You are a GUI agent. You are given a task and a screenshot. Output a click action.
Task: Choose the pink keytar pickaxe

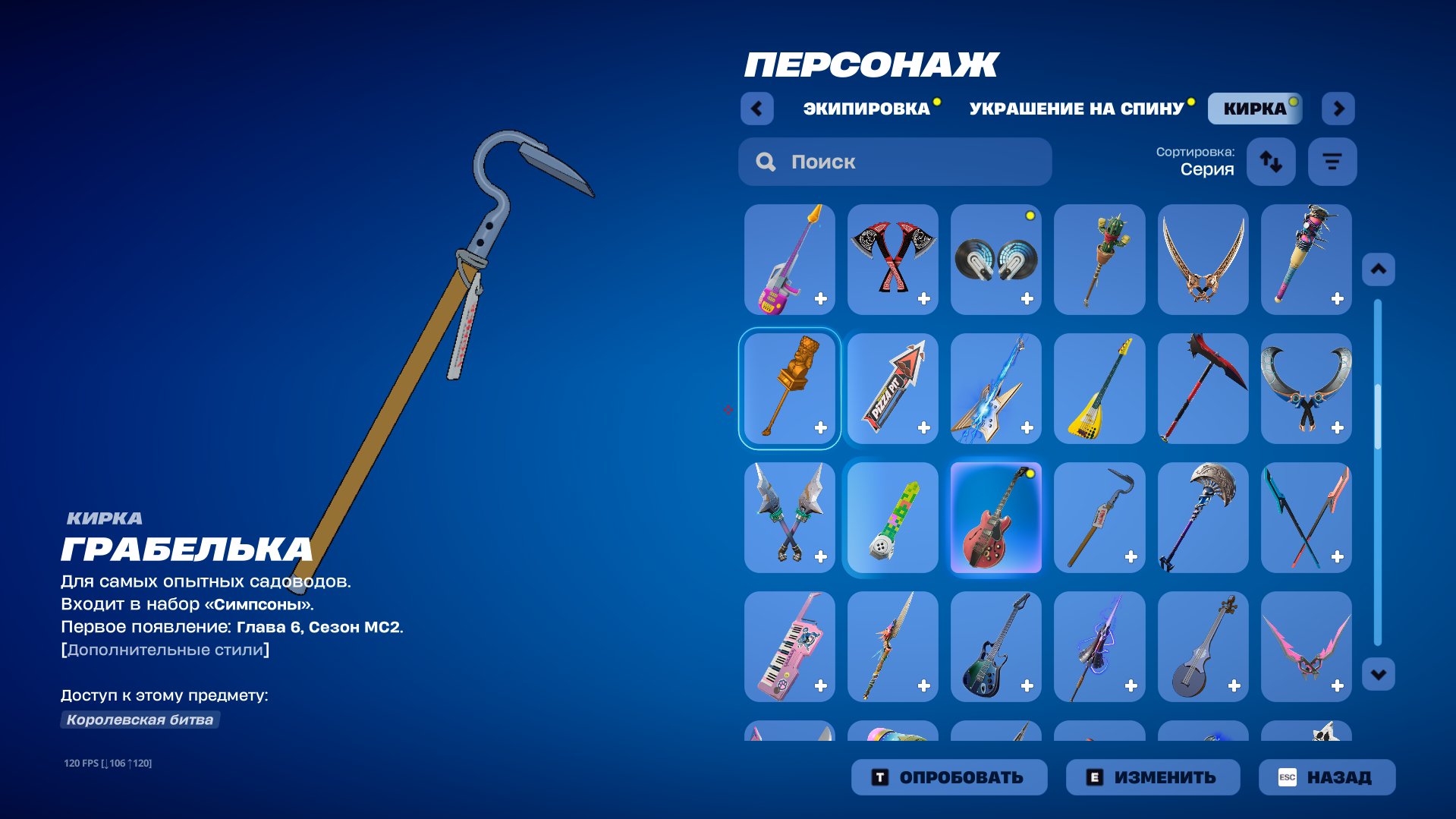[x=788, y=647]
